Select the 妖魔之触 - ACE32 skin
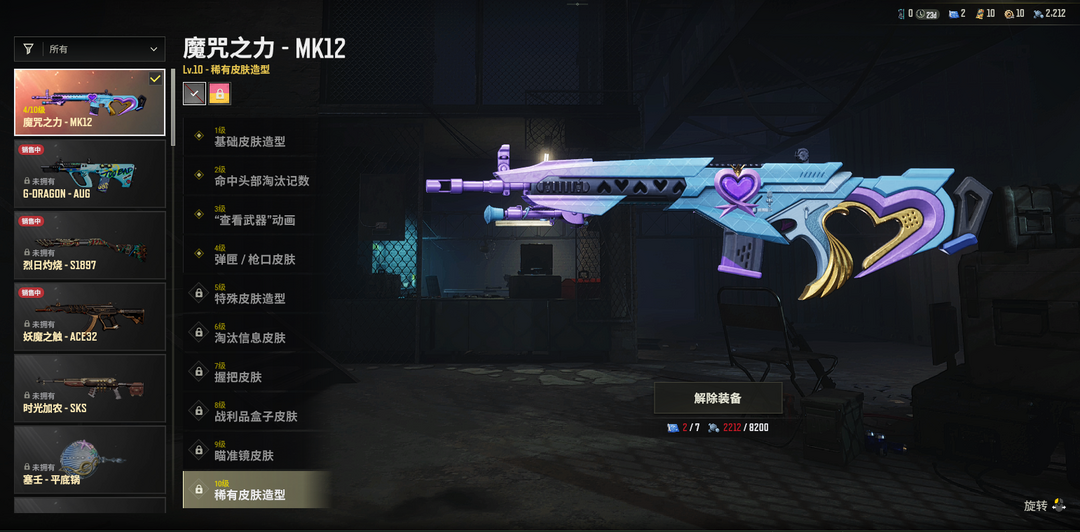This screenshot has width=1080, height=532. click(x=90, y=316)
